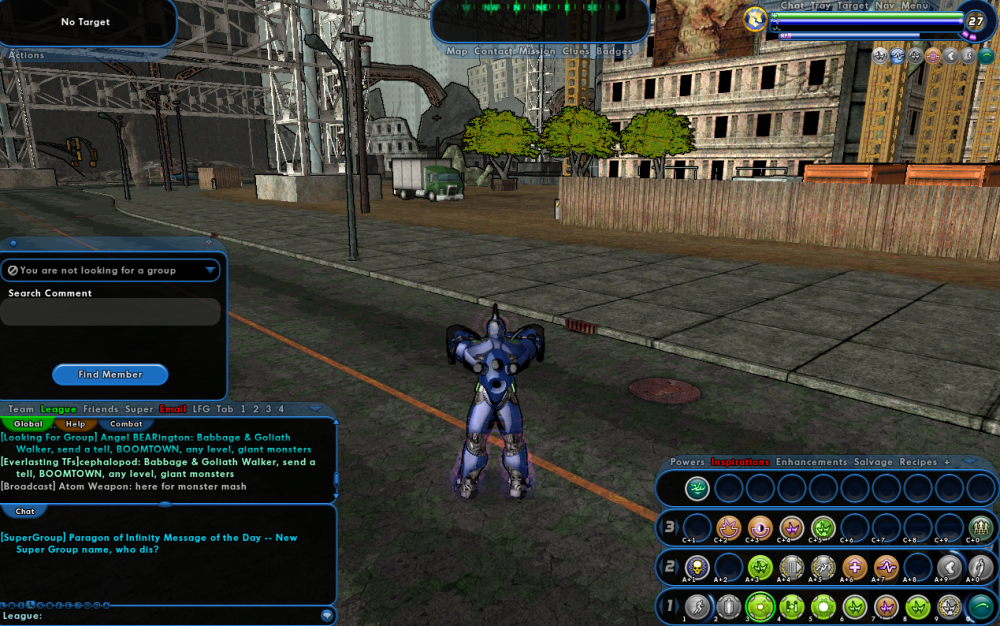Open the red Email tab
Screen dimensions: 1000x626
coord(173,409)
